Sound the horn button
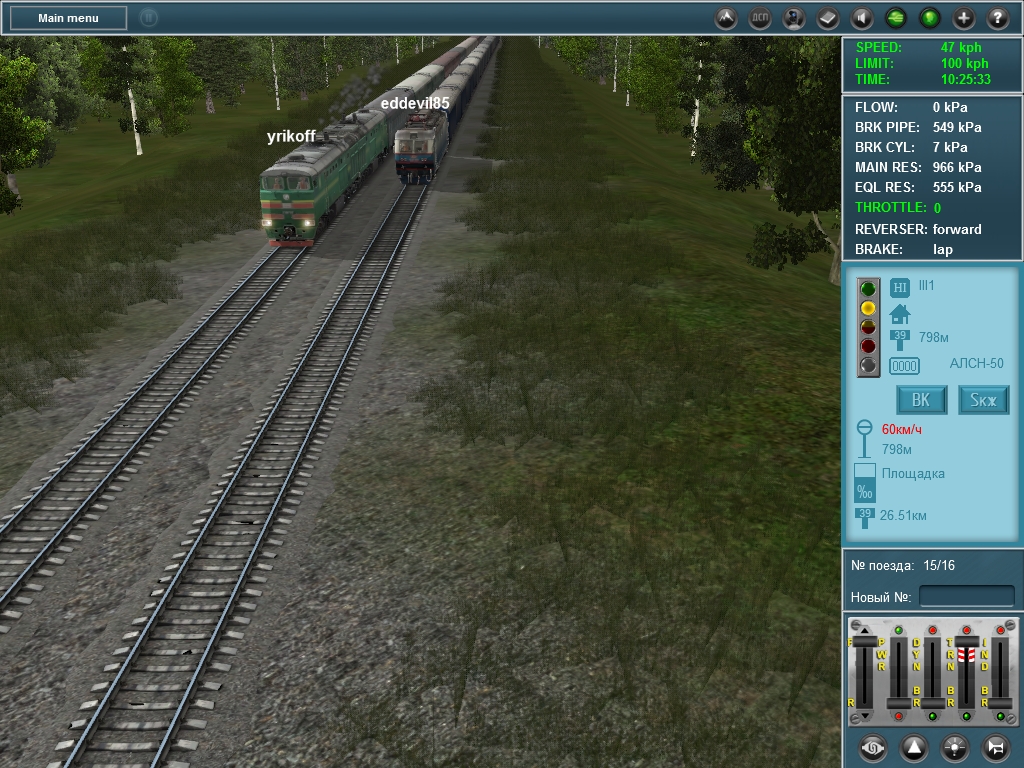Screen dimensions: 1024x768 996,747
